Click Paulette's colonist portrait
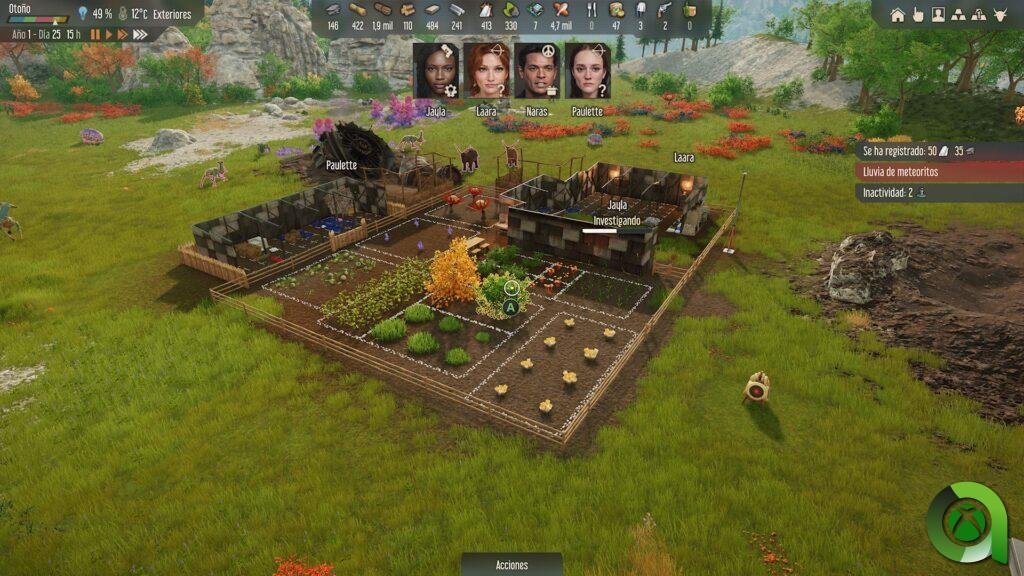Image resolution: width=1024 pixels, height=576 pixels. click(588, 70)
